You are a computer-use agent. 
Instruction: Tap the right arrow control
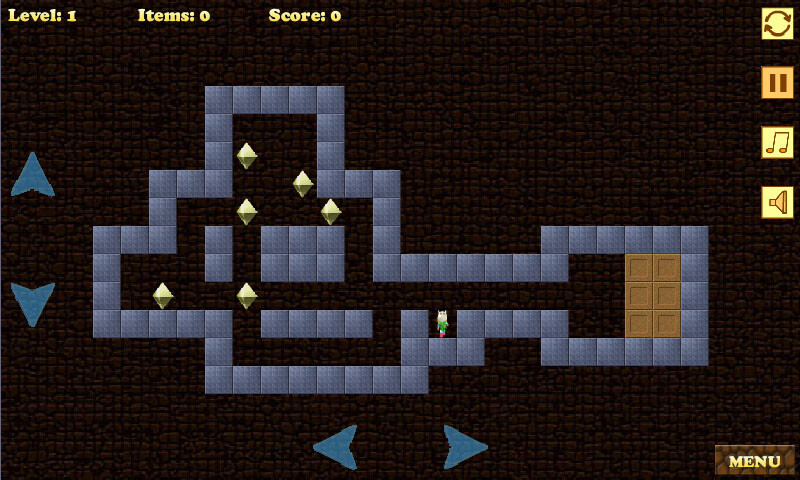pyautogui.click(x=464, y=446)
